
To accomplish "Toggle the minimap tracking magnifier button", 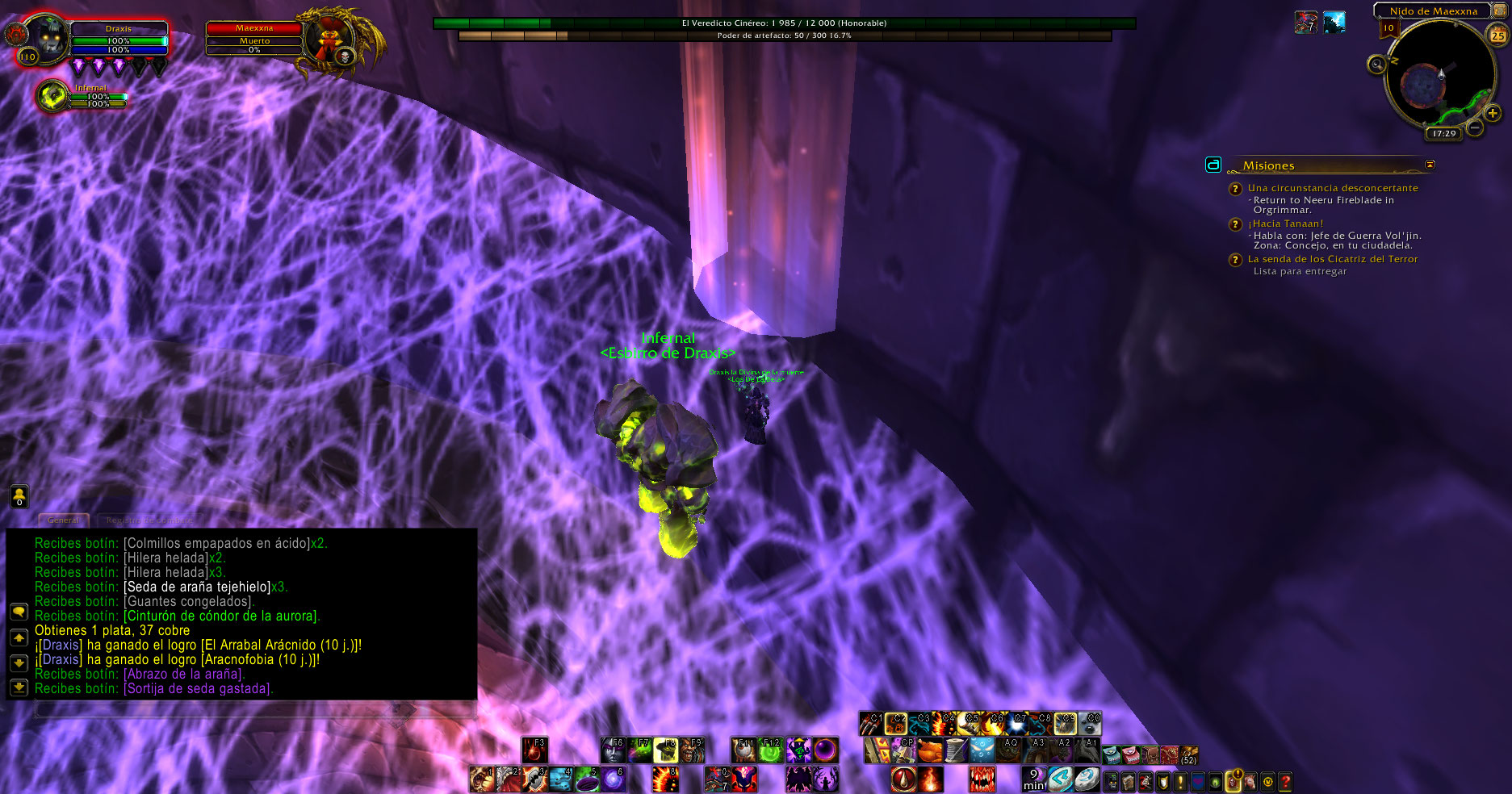I will tap(1377, 64).
